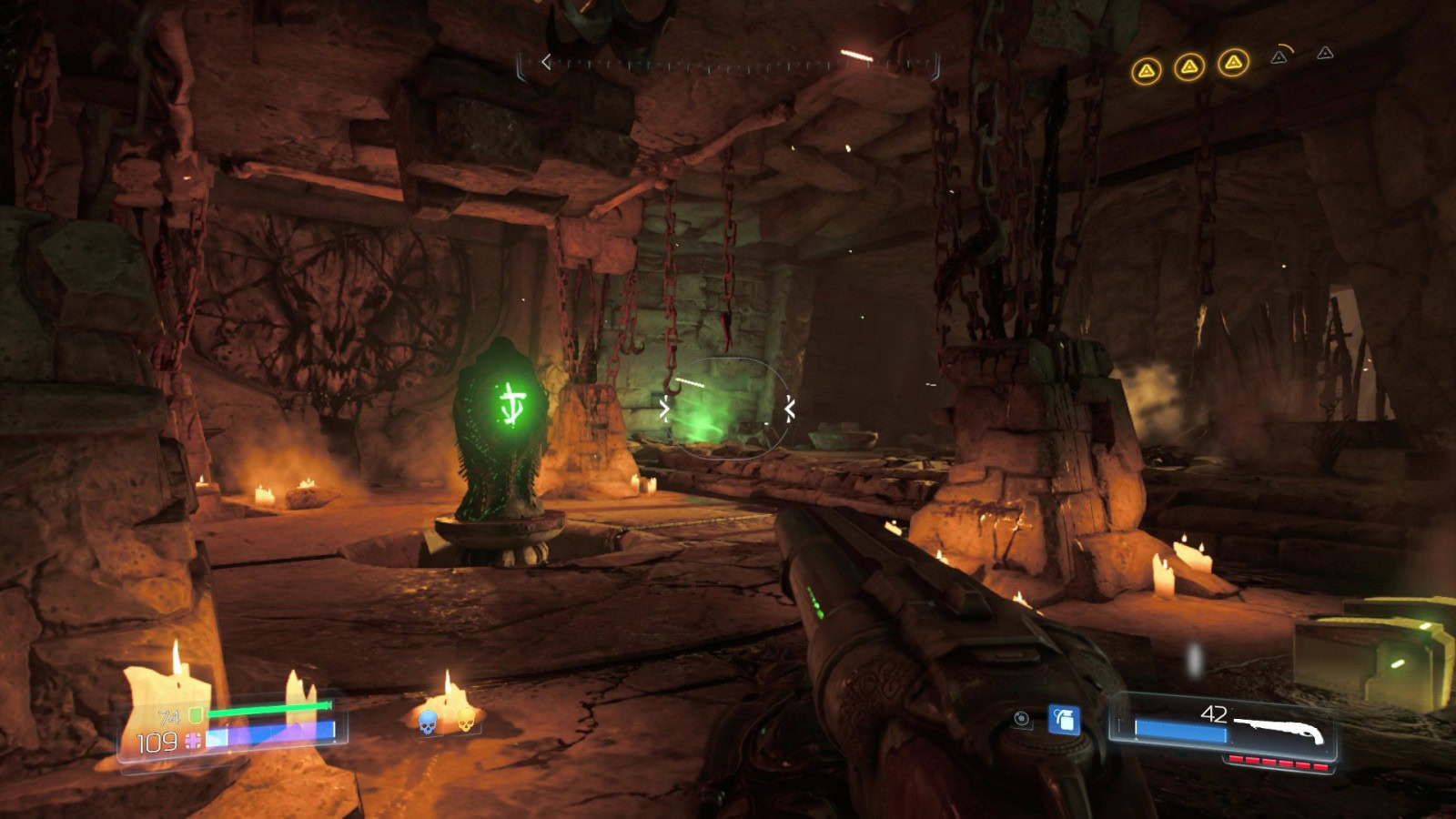Click the compass bar at top center
This screenshot has width=1456, height=819.
[x=728, y=64]
